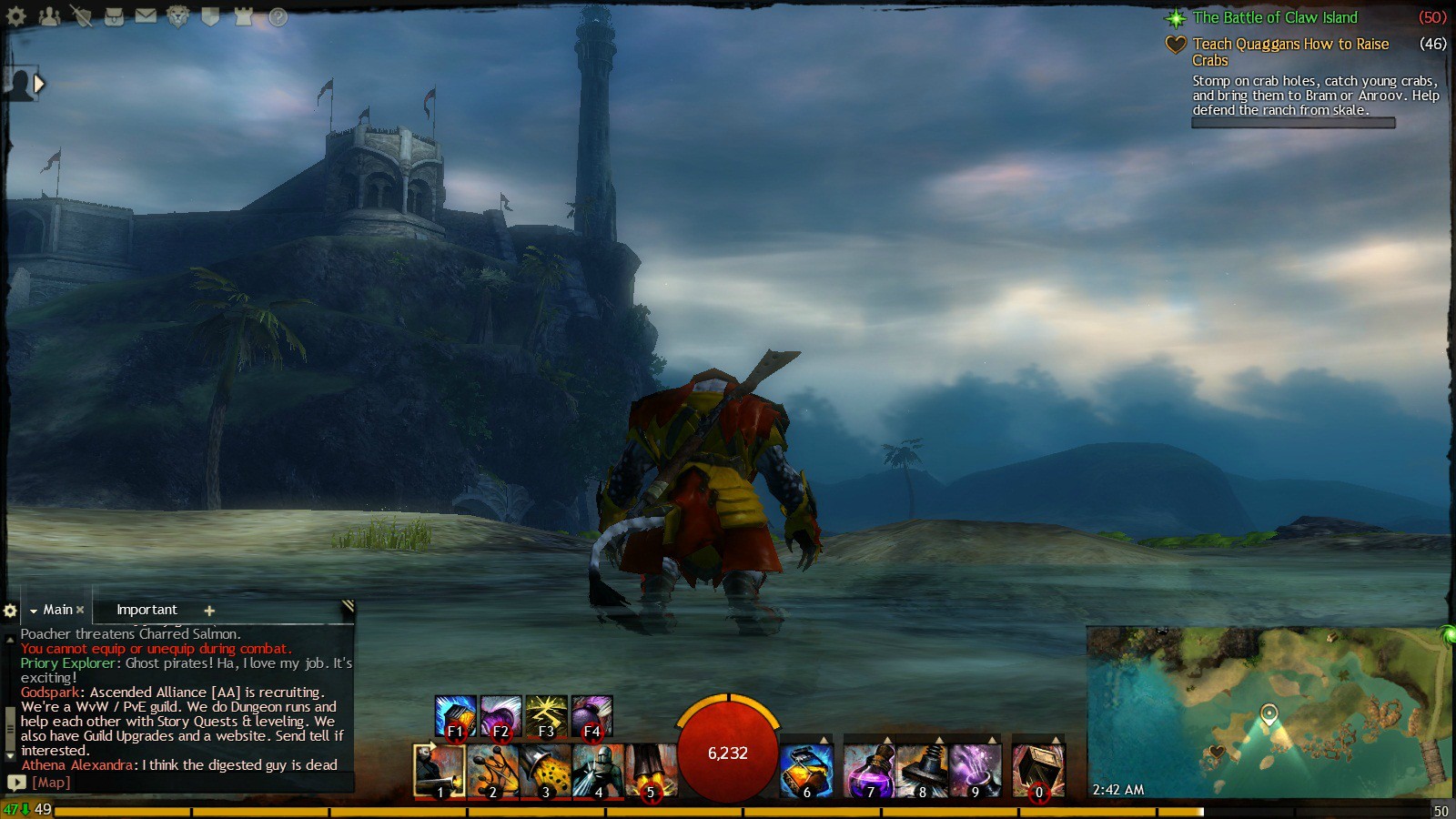1456x819 pixels.
Task: Click the minimap
Action: [1269, 712]
